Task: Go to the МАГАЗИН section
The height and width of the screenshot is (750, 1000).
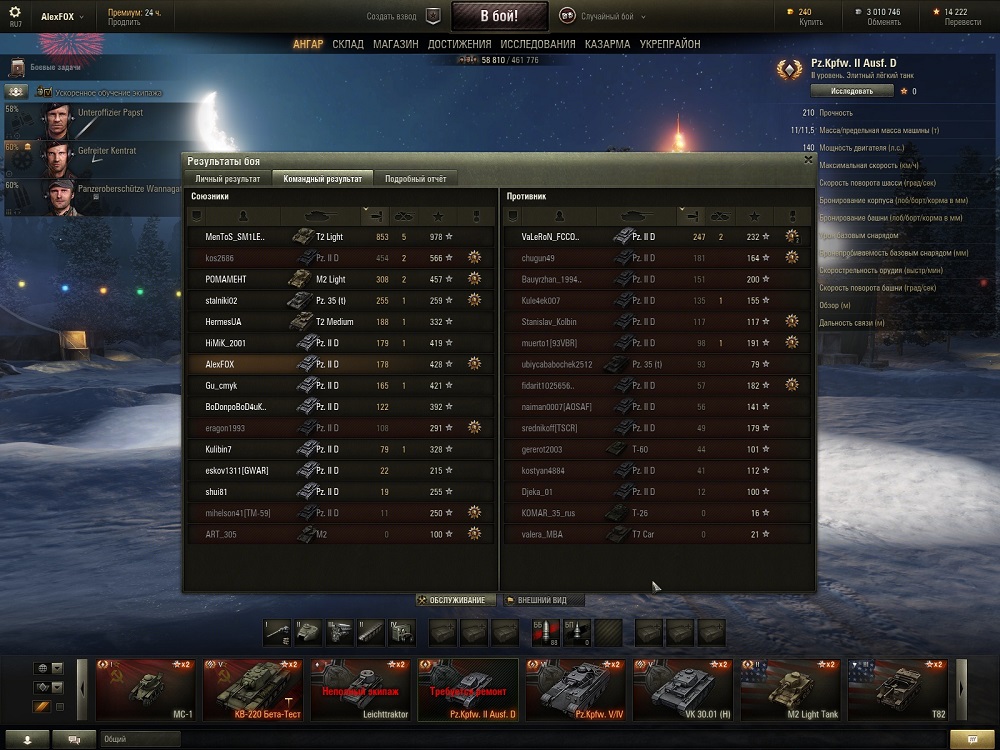Action: pos(395,44)
